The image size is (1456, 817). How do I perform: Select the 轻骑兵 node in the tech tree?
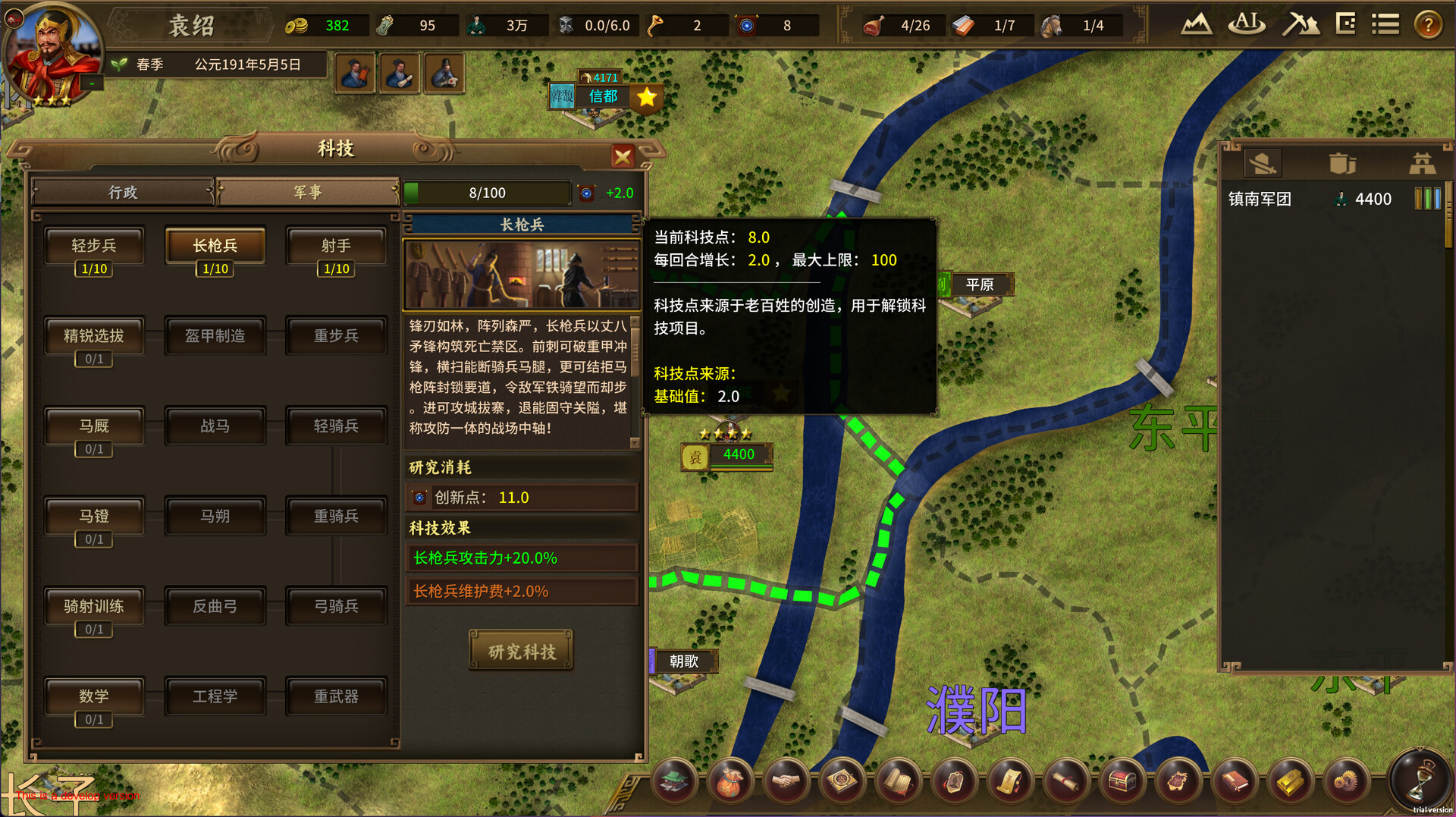click(336, 426)
